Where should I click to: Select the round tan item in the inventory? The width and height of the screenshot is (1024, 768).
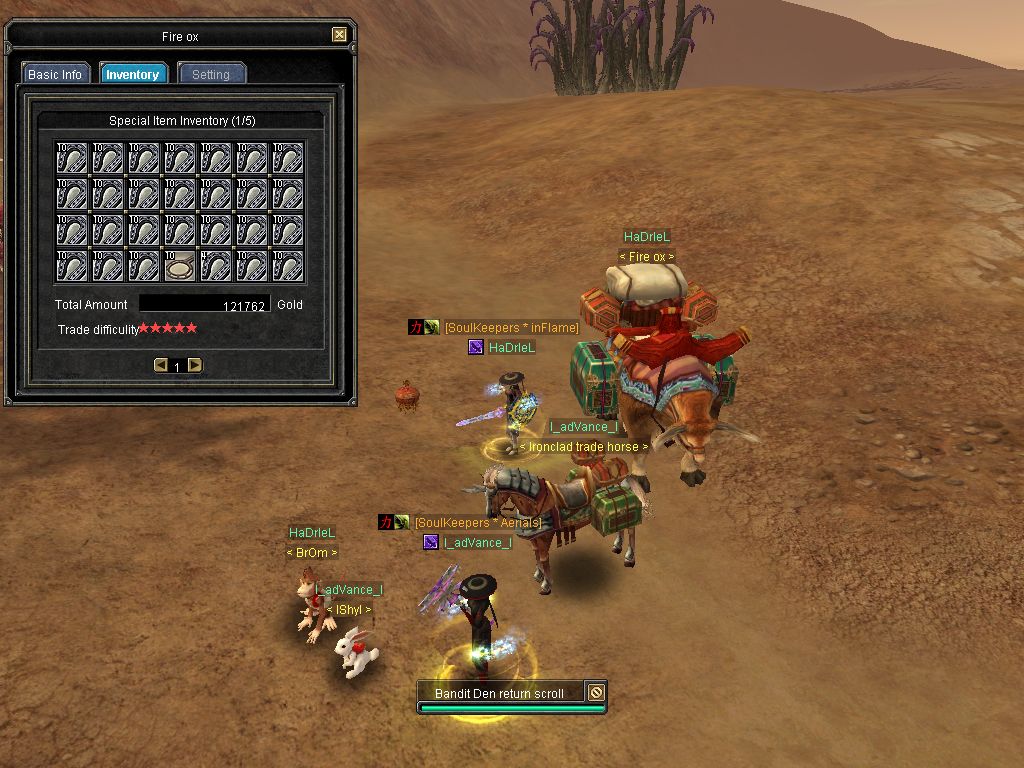tap(180, 267)
